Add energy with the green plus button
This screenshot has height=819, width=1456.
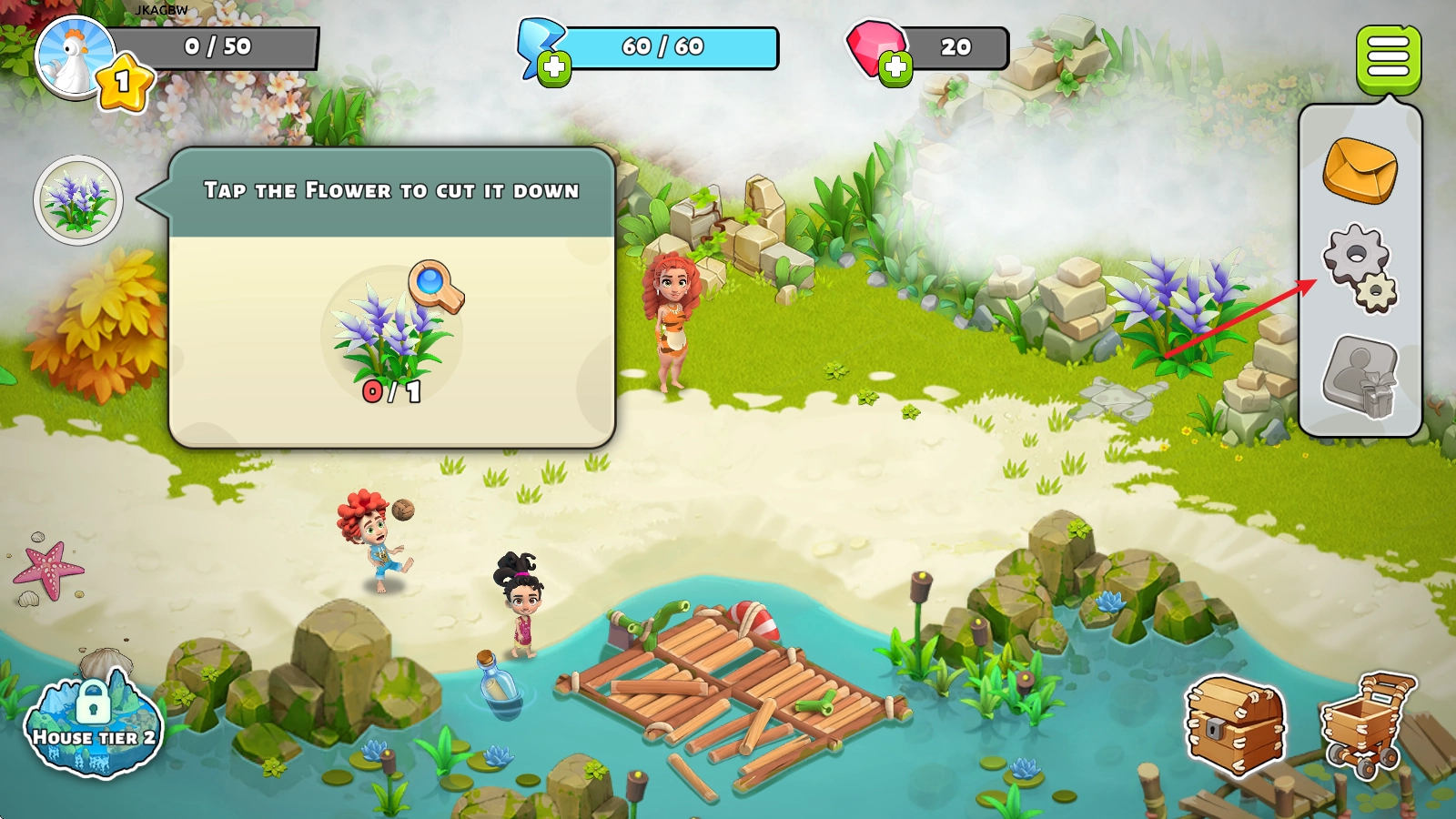(553, 67)
